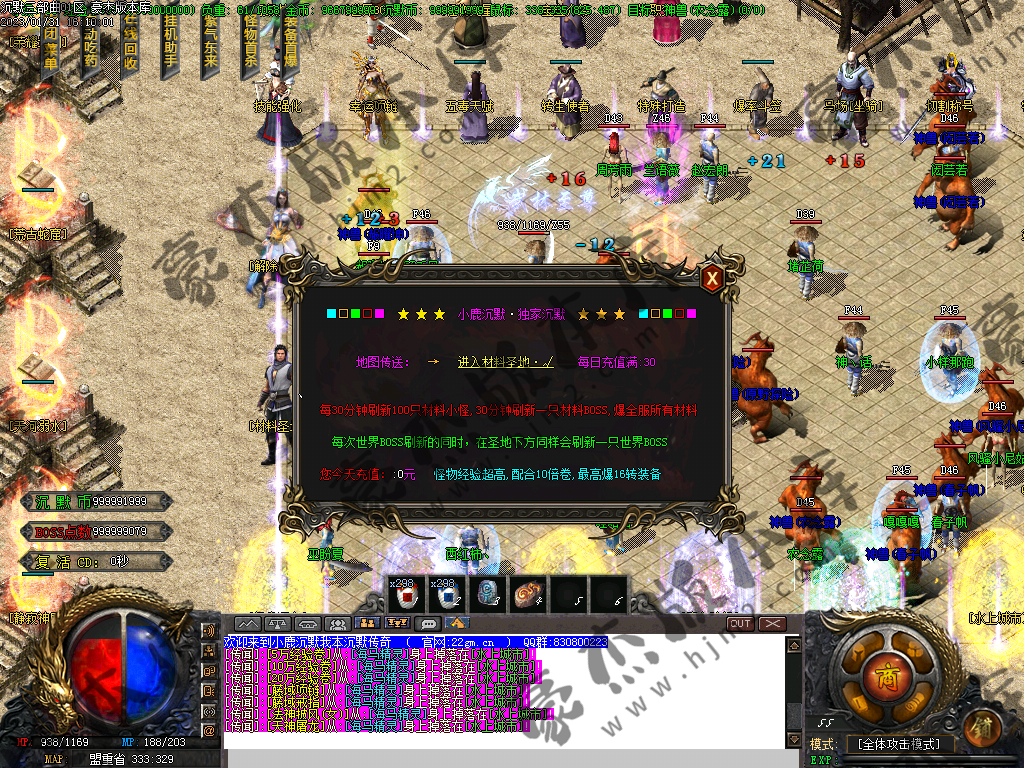Change the attack mode selector
1024x768 pixels.
click(x=897, y=744)
